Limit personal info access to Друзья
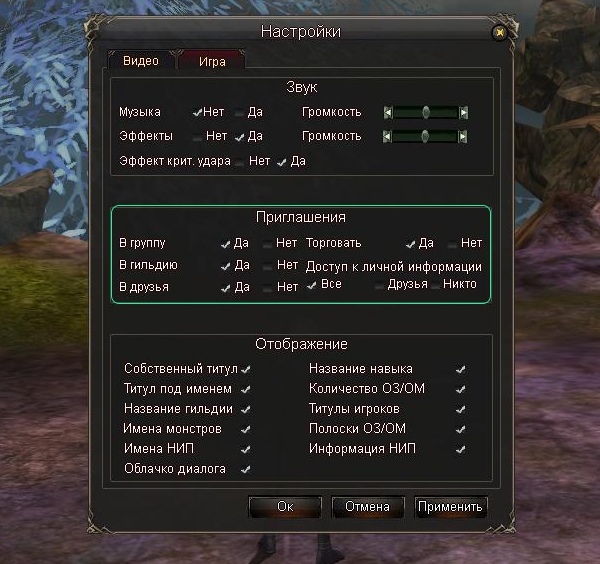This screenshot has width=600, height=564. coord(379,286)
